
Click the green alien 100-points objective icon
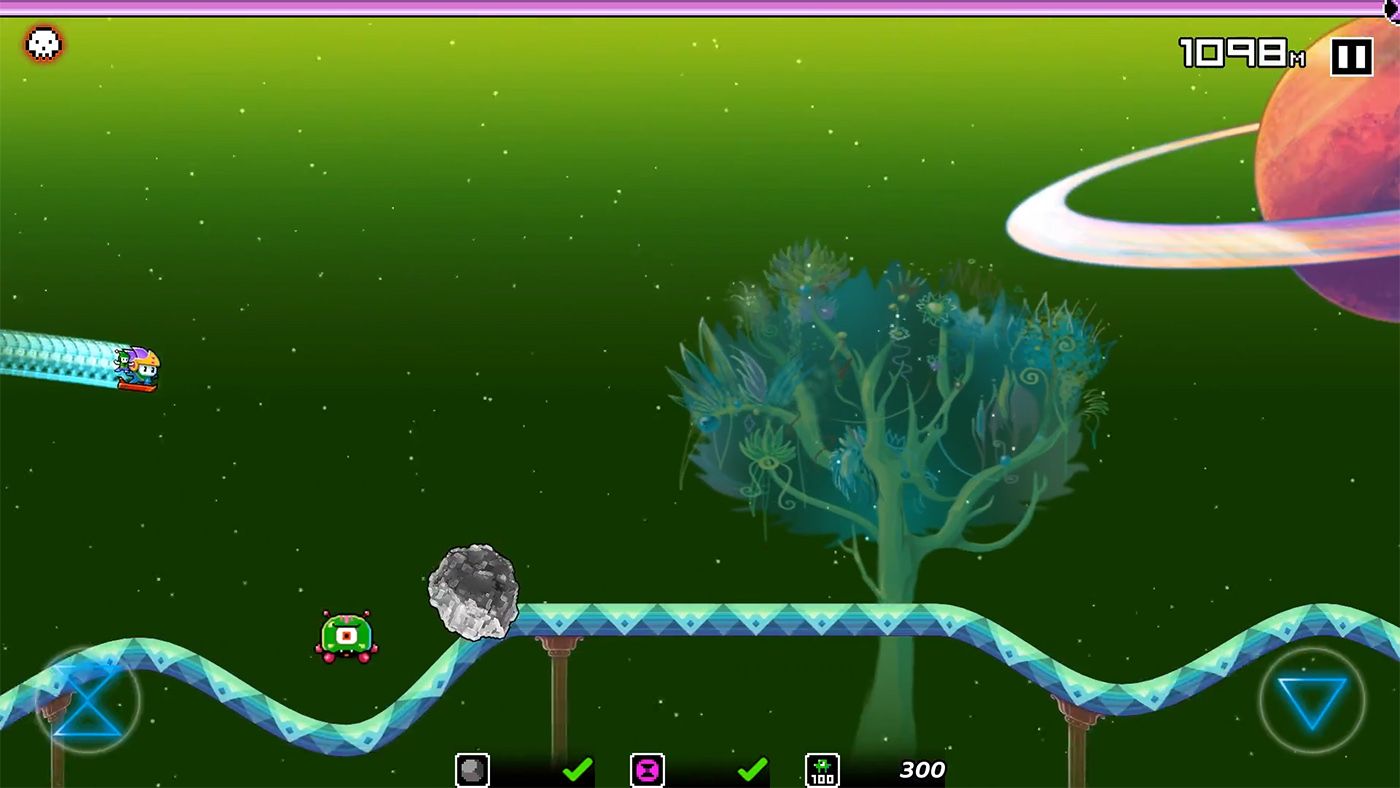pyautogui.click(x=820, y=770)
